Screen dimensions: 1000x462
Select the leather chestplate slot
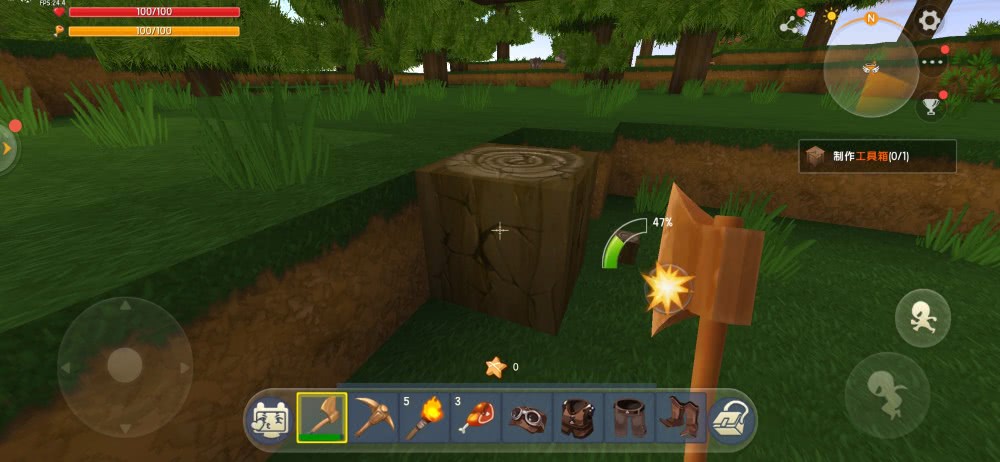[578, 417]
